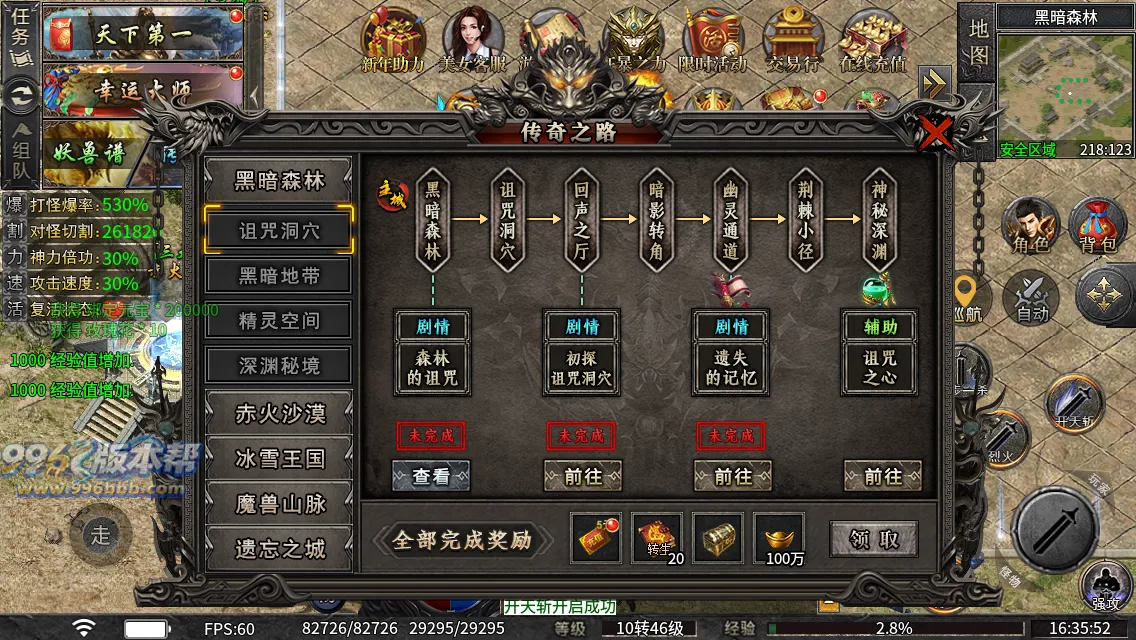Switch to the 赤火沙漠 chapter tab

tap(279, 413)
